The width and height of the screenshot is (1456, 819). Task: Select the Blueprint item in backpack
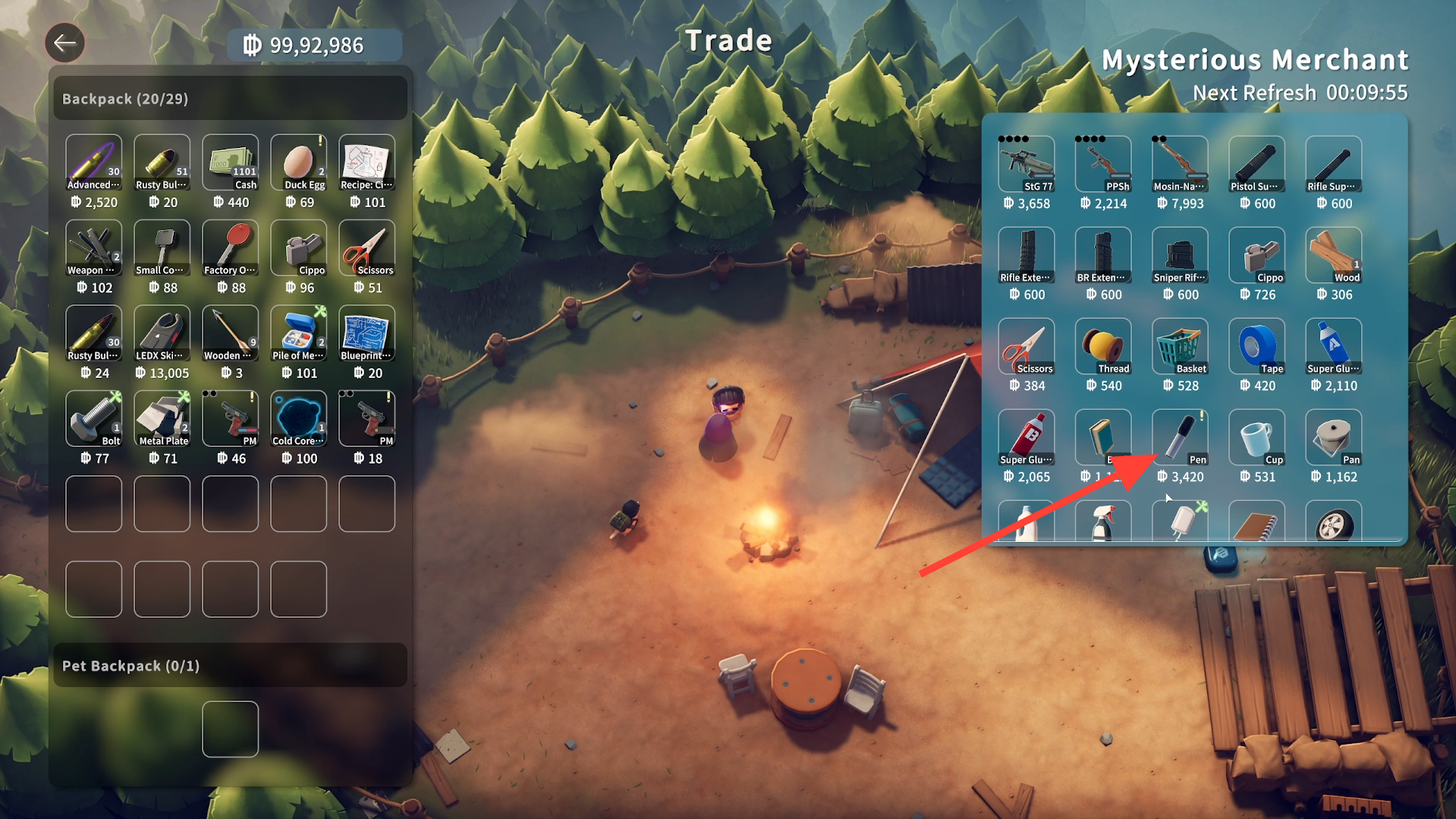[366, 333]
